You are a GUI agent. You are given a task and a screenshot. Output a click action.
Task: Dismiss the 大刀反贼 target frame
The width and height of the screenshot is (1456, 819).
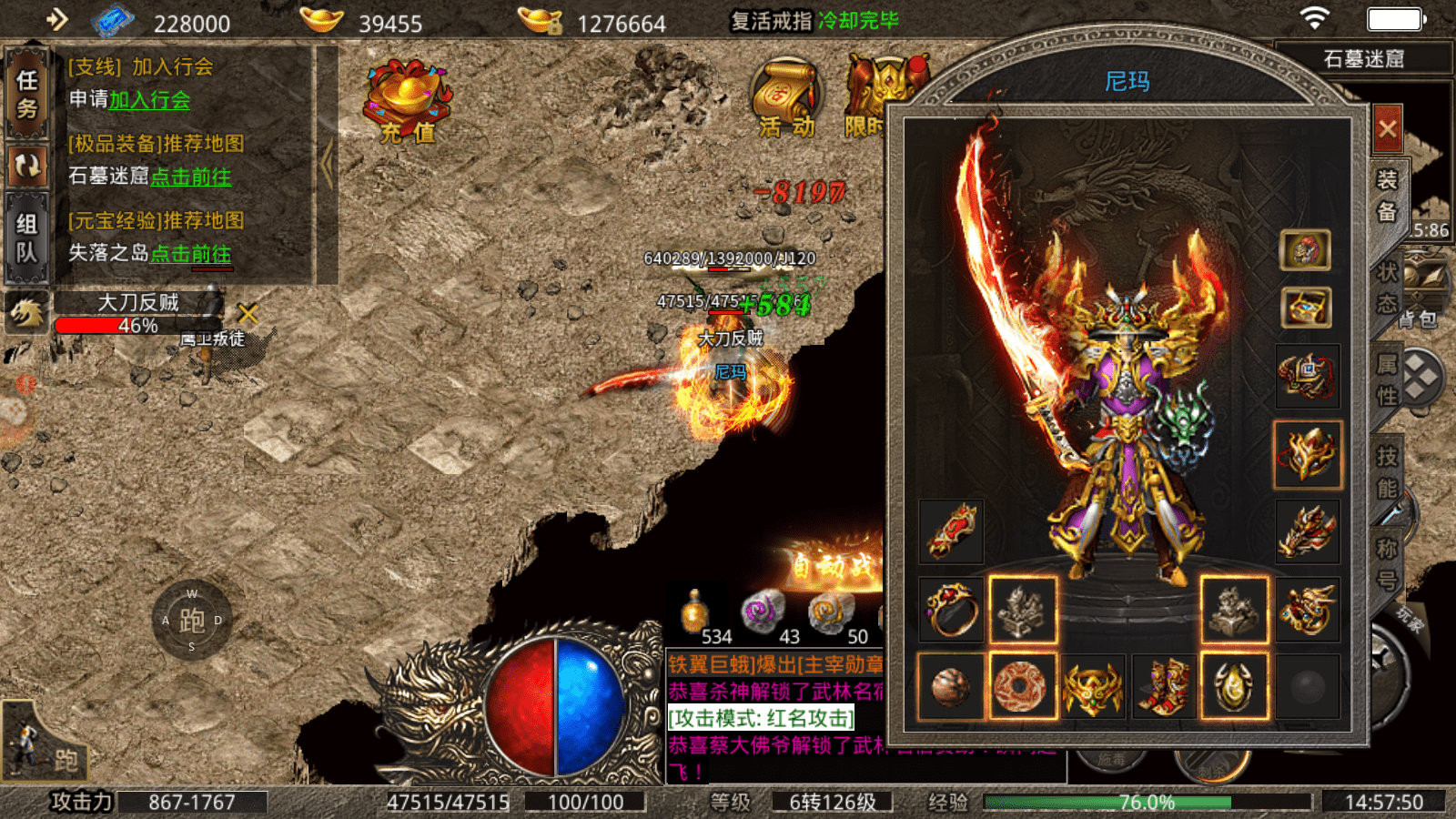tap(248, 314)
